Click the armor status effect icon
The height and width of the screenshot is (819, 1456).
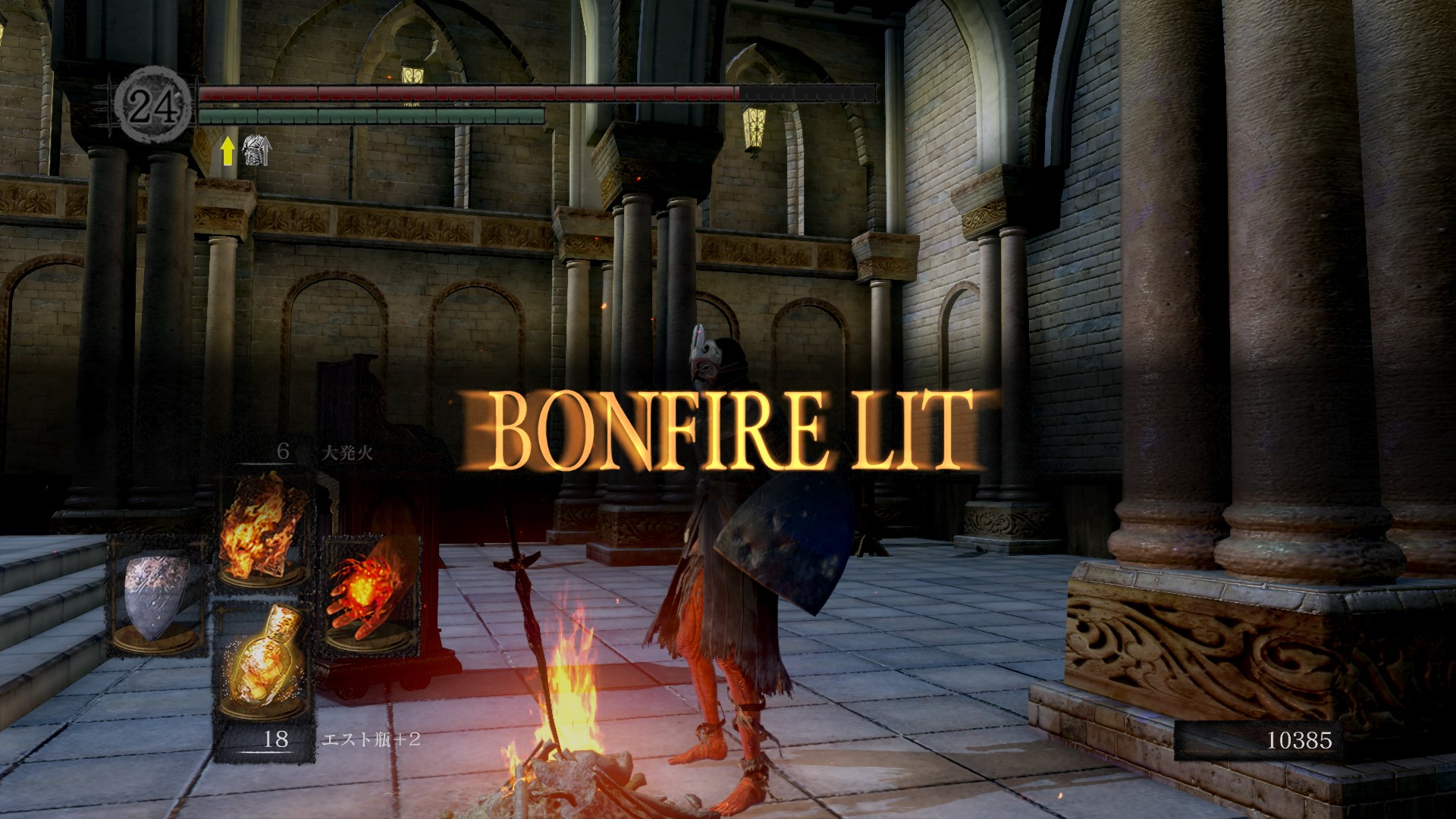[x=256, y=150]
